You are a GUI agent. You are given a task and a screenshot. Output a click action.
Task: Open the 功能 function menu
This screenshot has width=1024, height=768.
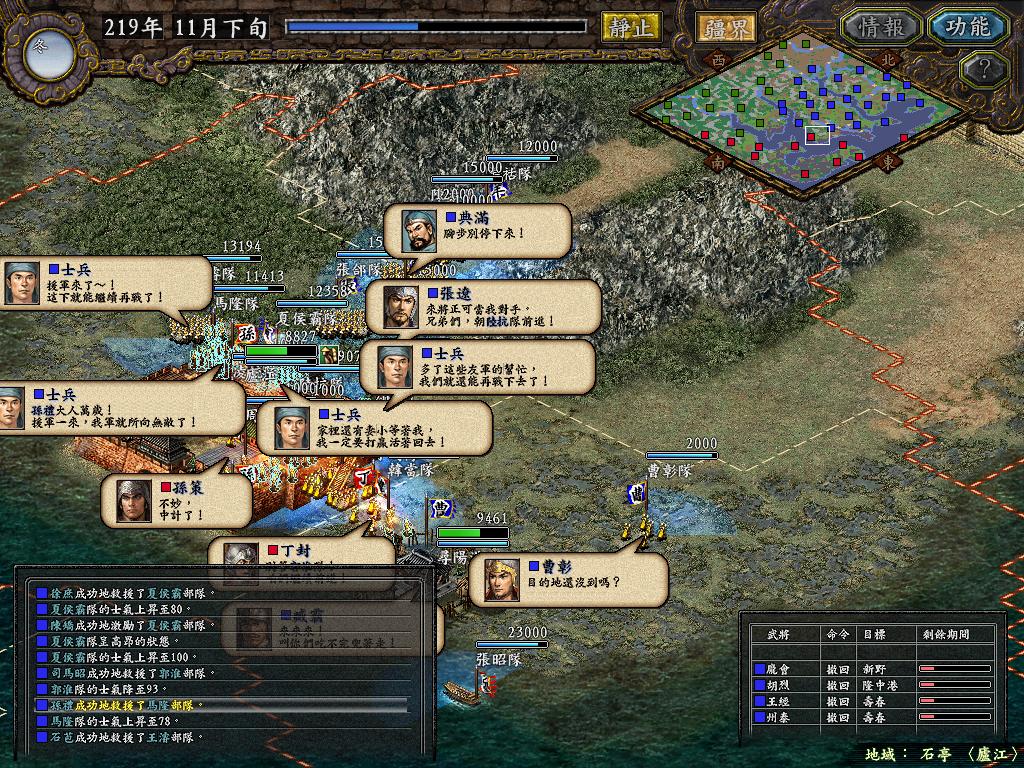[x=967, y=27]
